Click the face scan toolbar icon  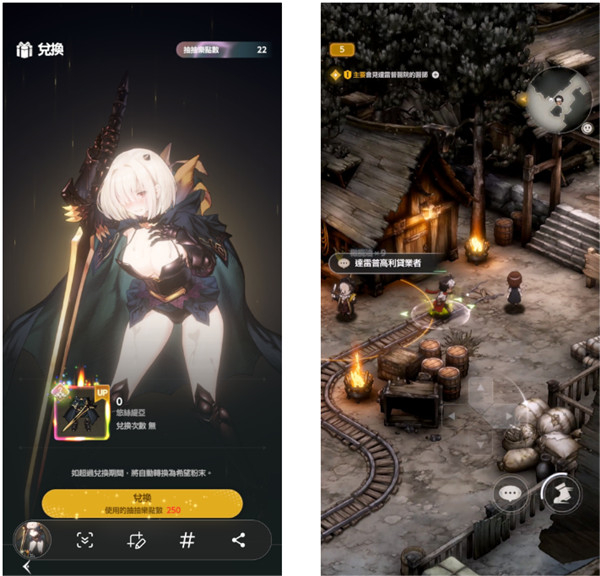[86, 540]
